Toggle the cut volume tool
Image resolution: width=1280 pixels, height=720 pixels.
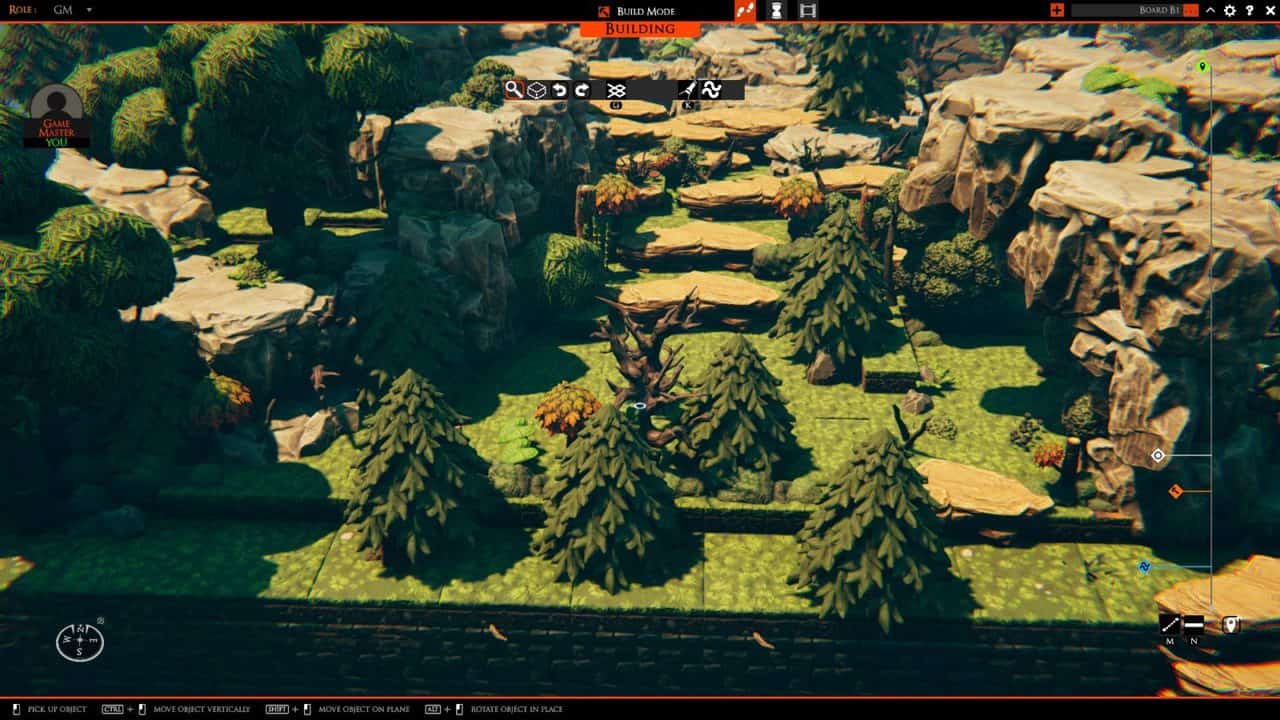point(618,89)
